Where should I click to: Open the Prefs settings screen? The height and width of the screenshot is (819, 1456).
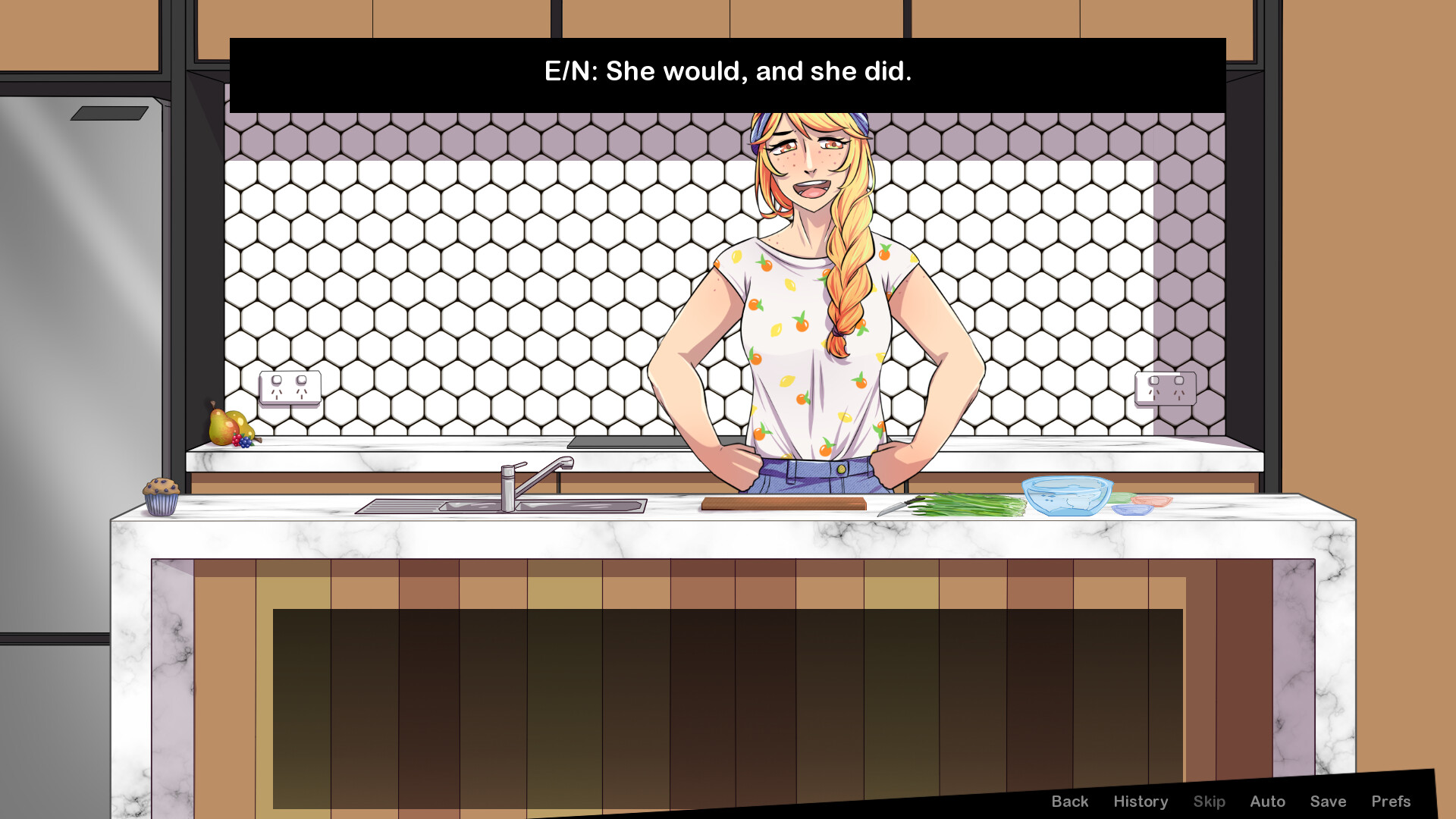[1392, 801]
